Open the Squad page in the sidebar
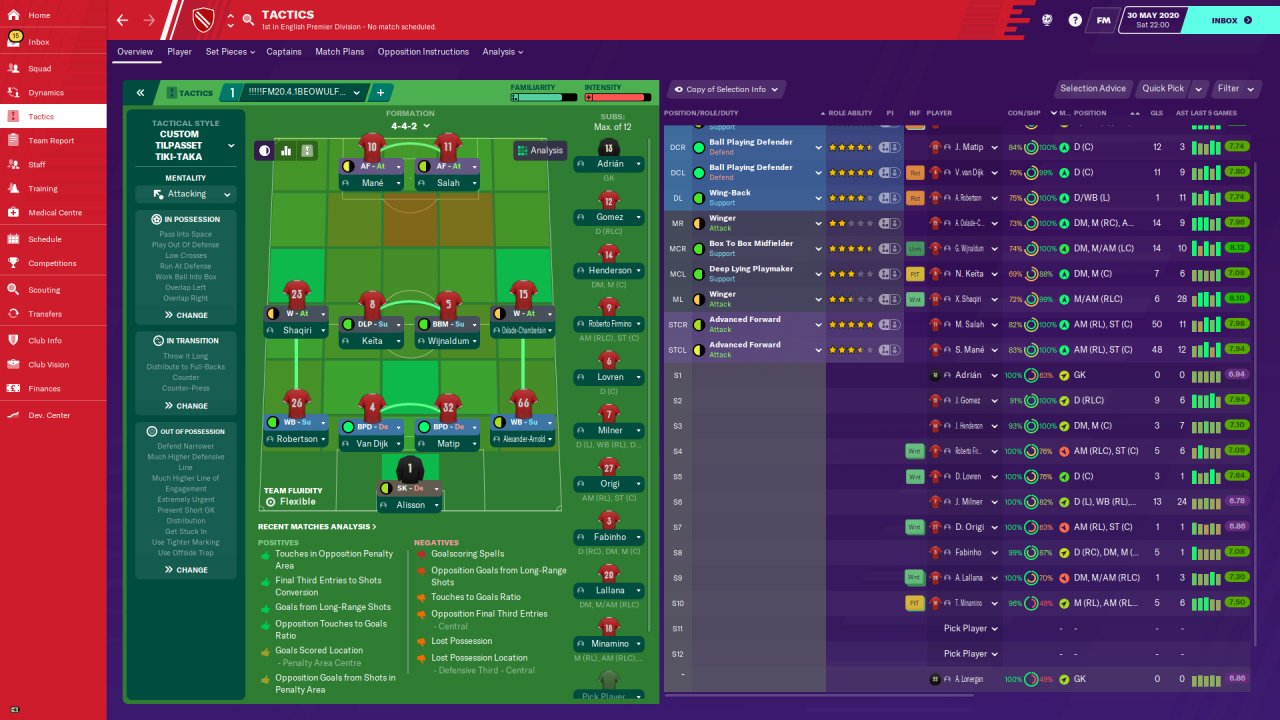This screenshot has height=720, width=1280. tap(40, 69)
